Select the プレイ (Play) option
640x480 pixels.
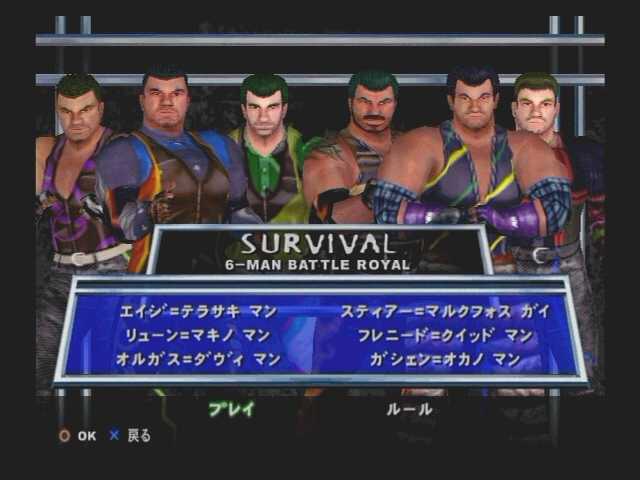pyautogui.click(x=231, y=408)
